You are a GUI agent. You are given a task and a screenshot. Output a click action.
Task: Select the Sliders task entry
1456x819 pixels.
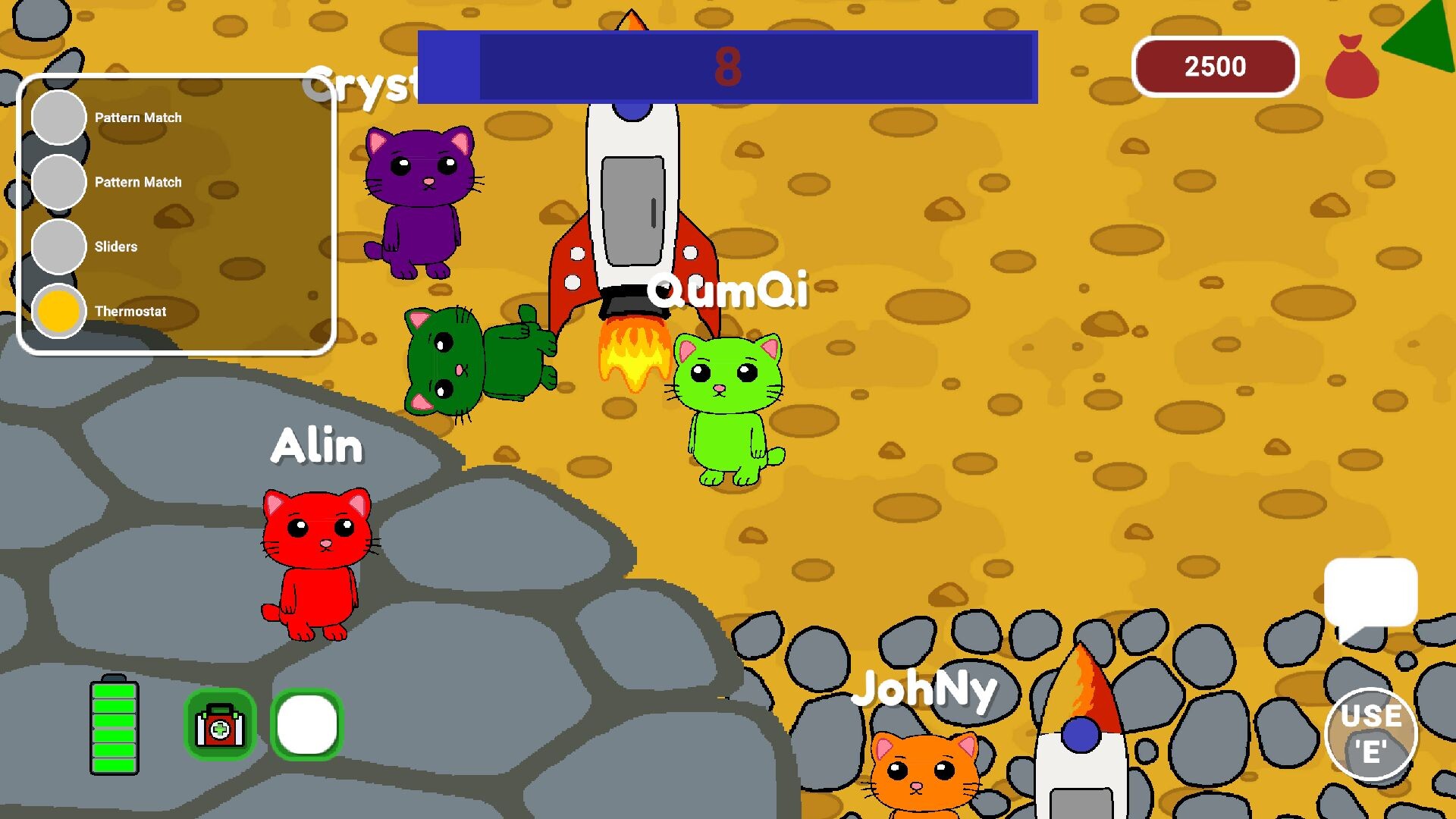[115, 246]
